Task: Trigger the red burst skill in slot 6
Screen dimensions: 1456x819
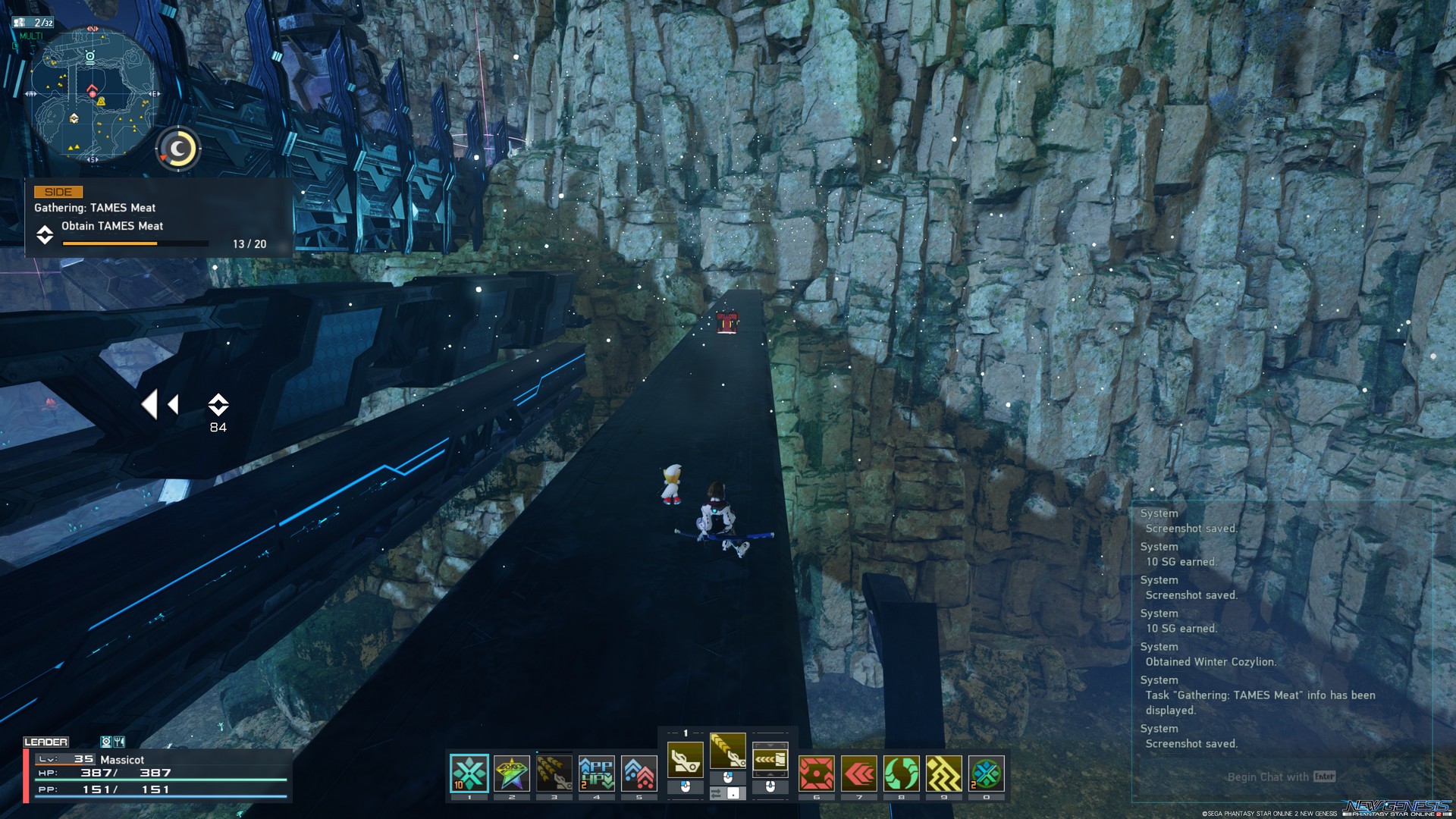Action: click(x=816, y=774)
